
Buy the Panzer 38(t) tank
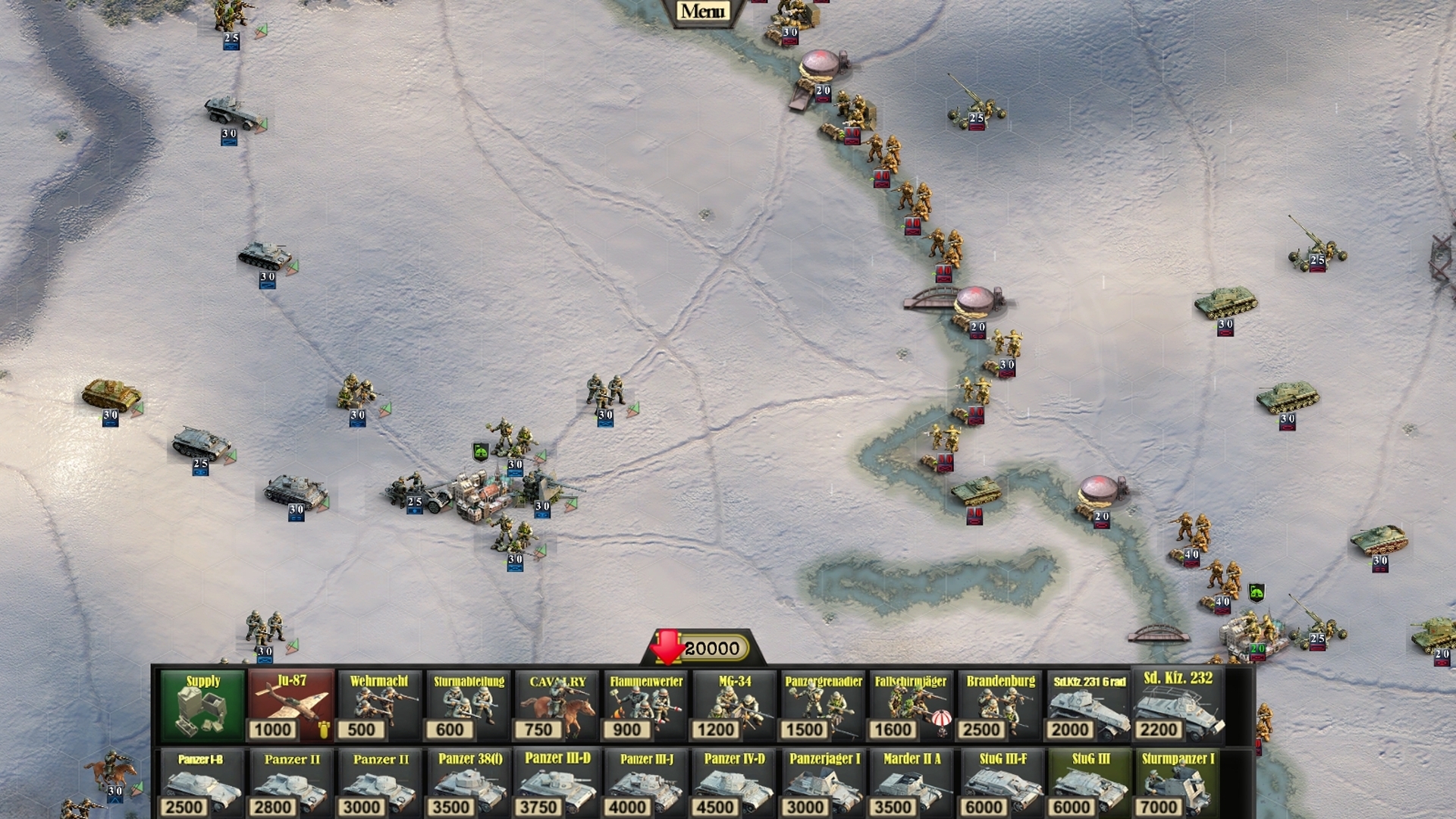point(470,783)
